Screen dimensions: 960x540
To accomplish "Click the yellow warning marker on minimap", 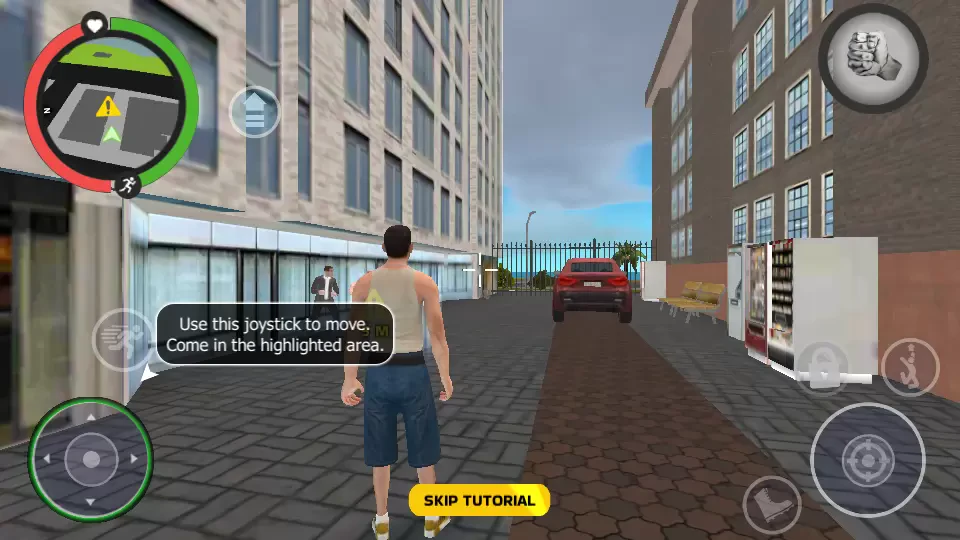I will (x=107, y=105).
